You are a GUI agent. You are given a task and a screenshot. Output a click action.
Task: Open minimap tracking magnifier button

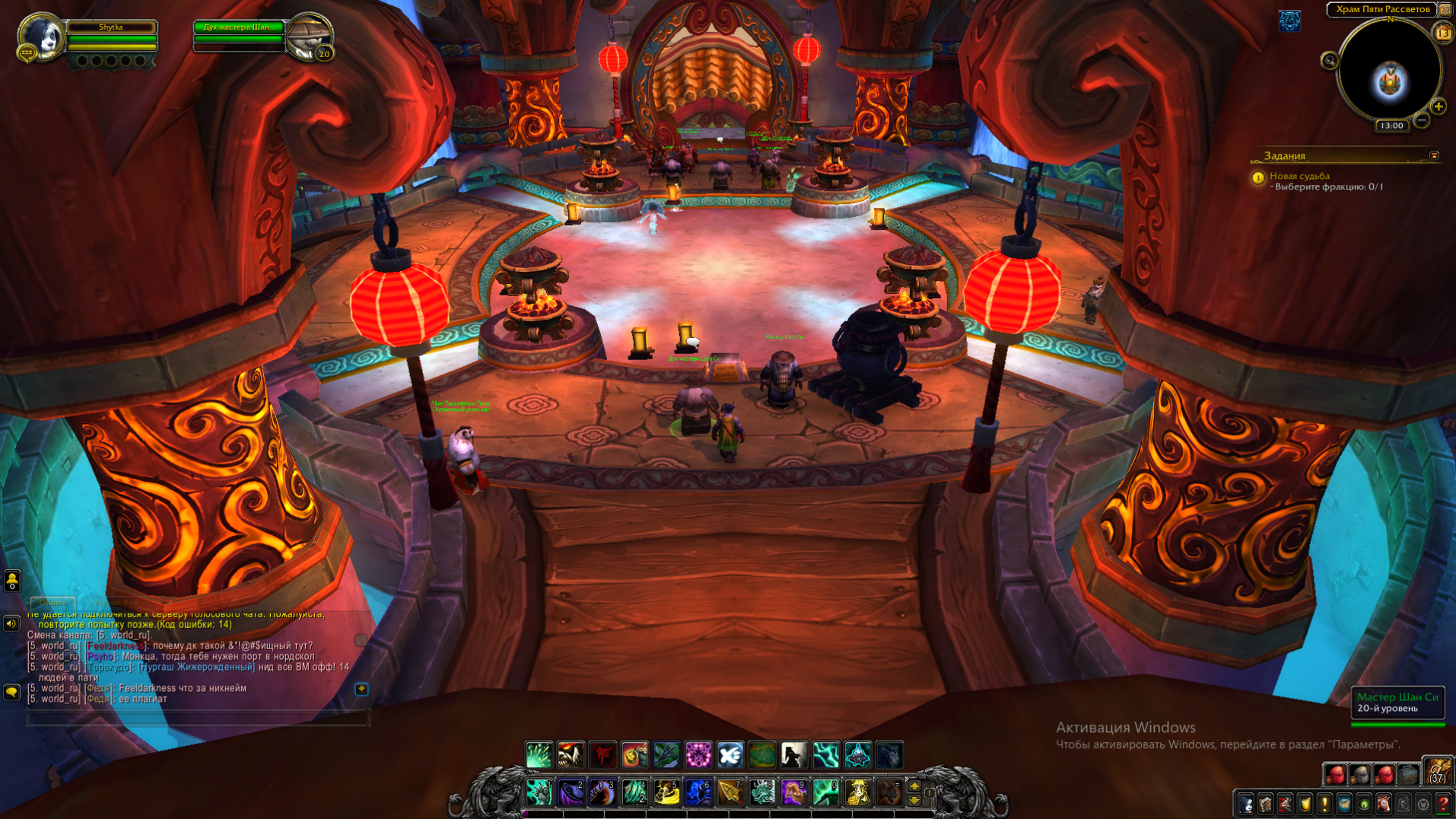pos(1330,61)
